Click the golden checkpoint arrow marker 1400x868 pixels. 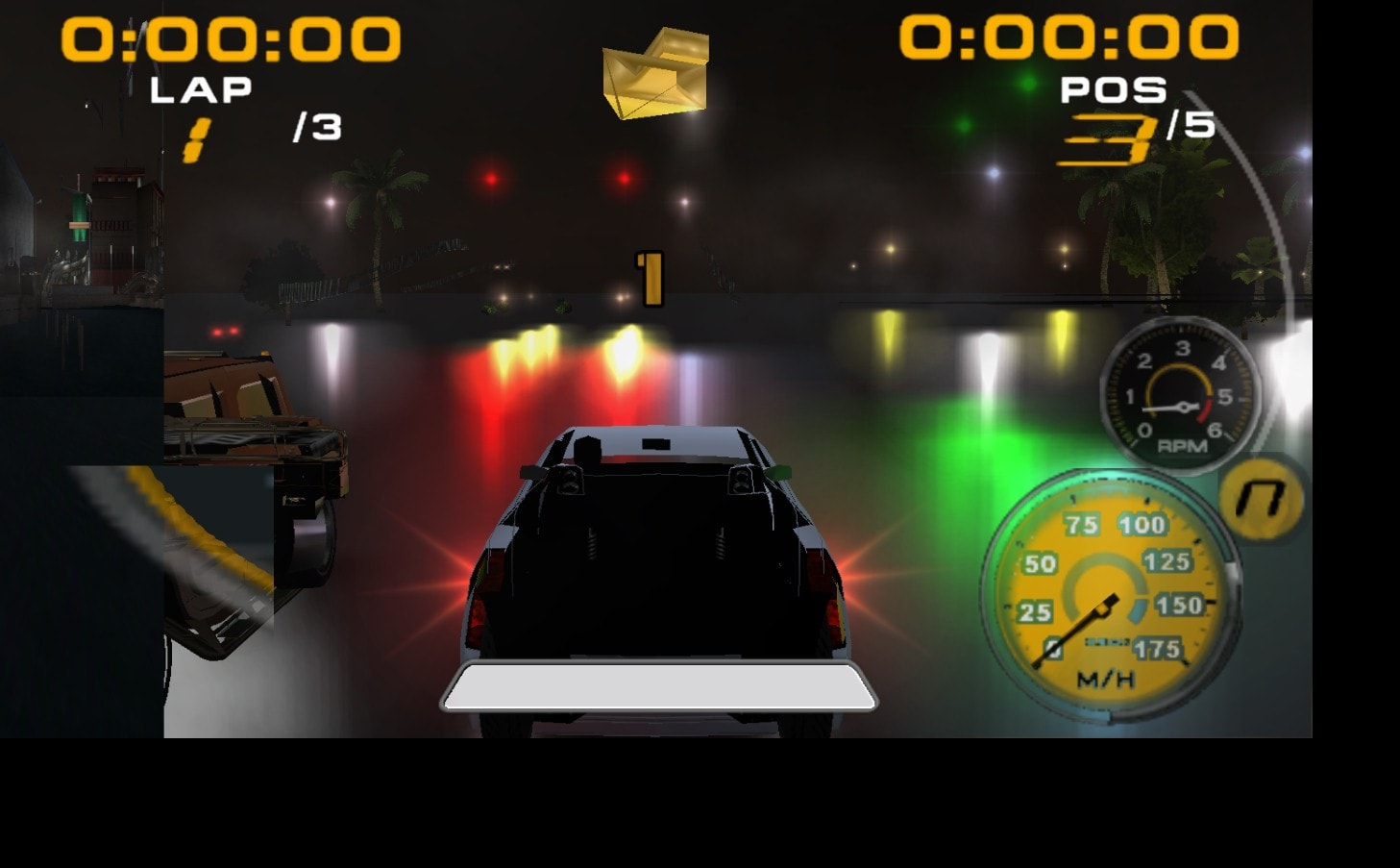(x=653, y=72)
